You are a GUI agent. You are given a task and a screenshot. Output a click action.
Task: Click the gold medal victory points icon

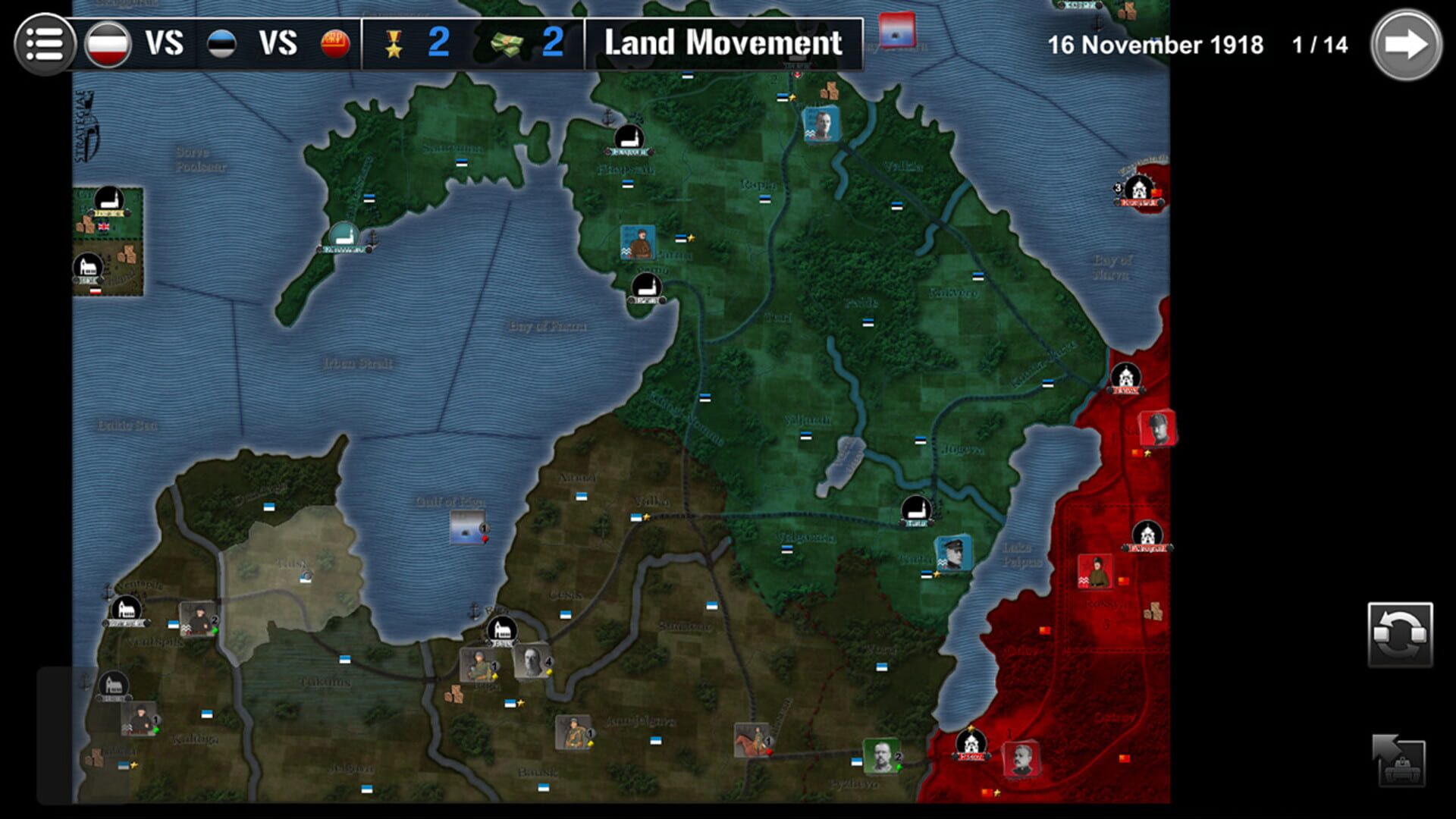click(395, 45)
